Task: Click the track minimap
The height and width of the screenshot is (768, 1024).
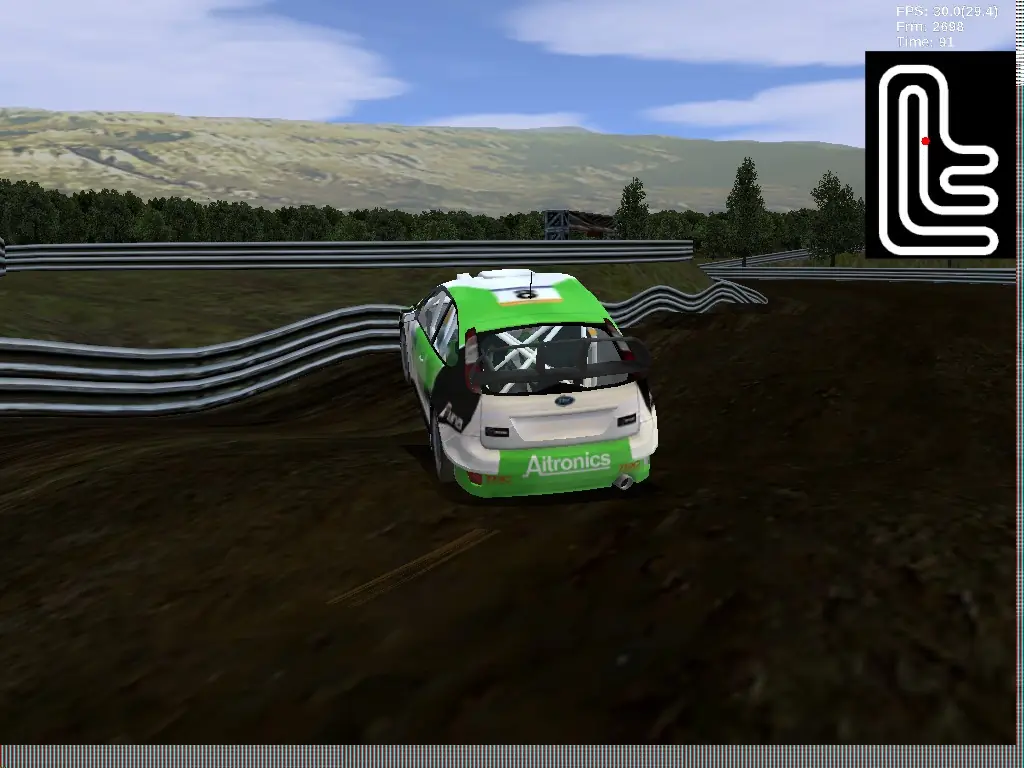Action: [x=940, y=155]
